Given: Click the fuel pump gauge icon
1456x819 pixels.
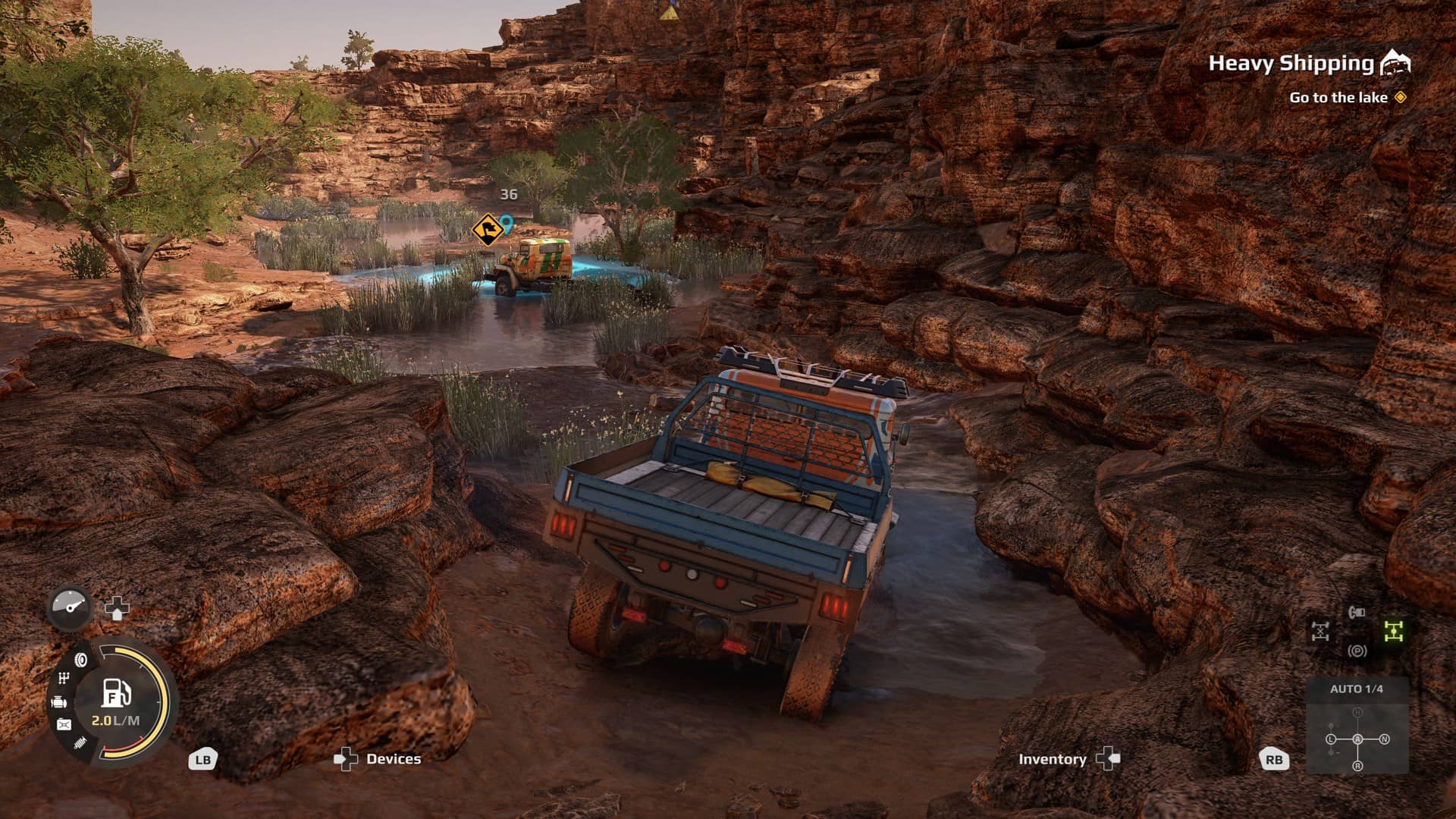Looking at the screenshot, I should pyautogui.click(x=115, y=692).
